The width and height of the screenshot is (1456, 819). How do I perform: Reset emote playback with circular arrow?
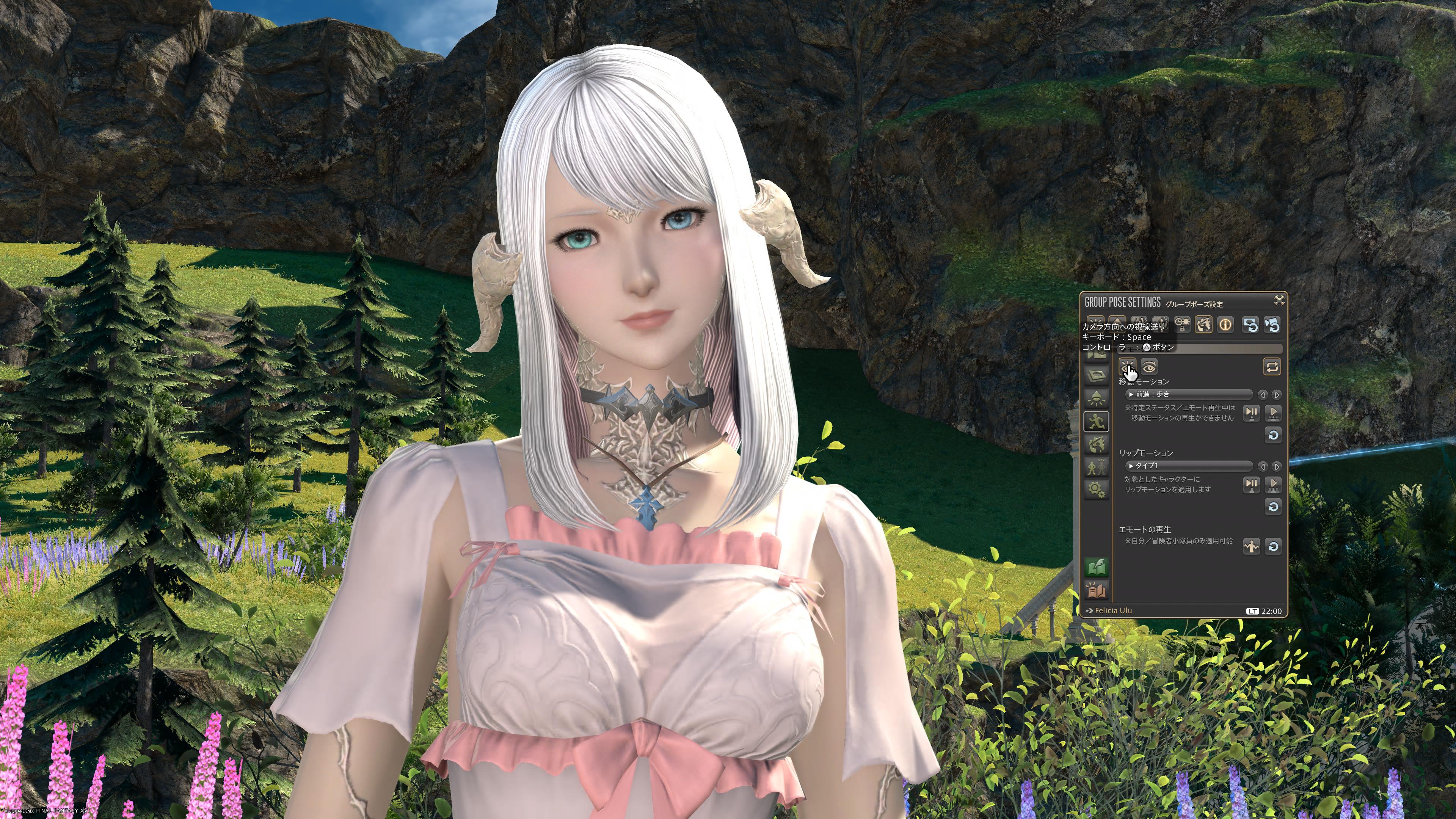click(1273, 546)
